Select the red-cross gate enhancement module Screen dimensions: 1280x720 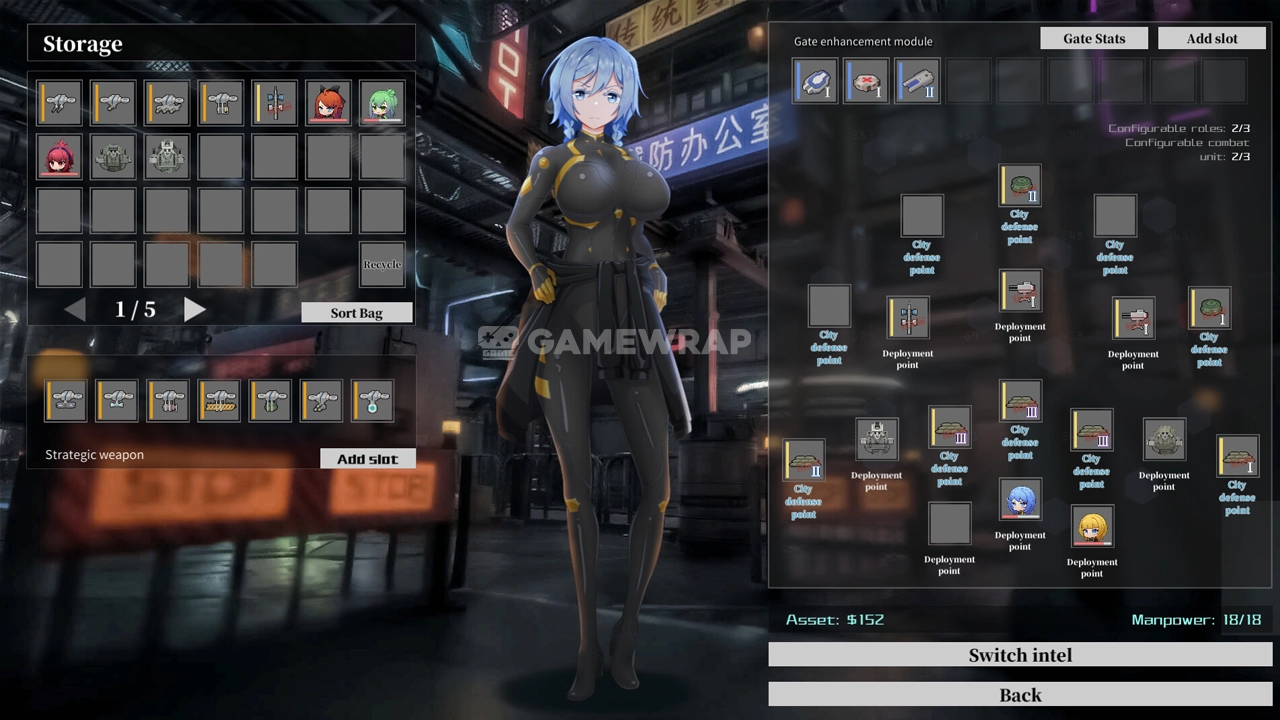[x=866, y=81]
